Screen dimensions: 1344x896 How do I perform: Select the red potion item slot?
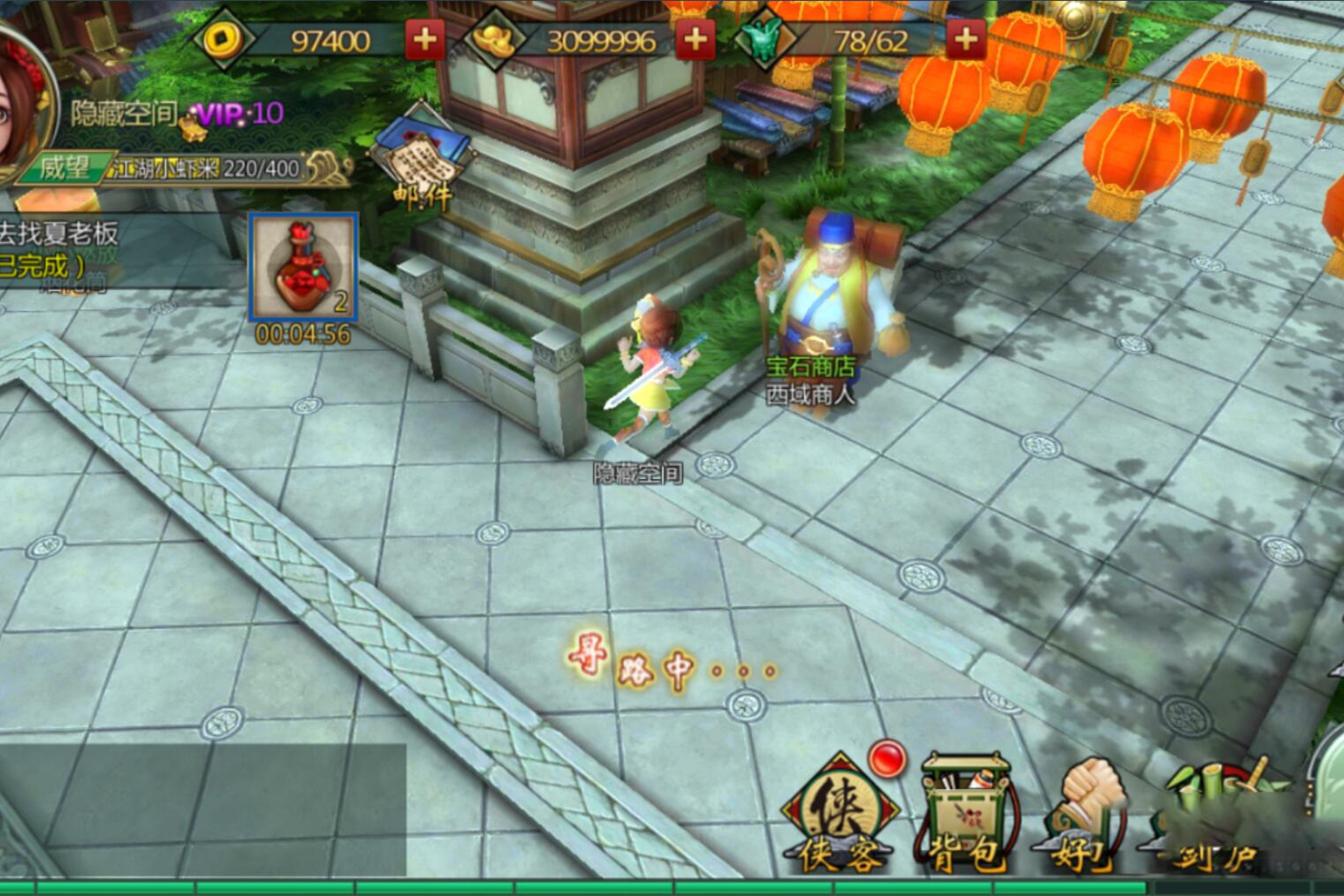[303, 268]
